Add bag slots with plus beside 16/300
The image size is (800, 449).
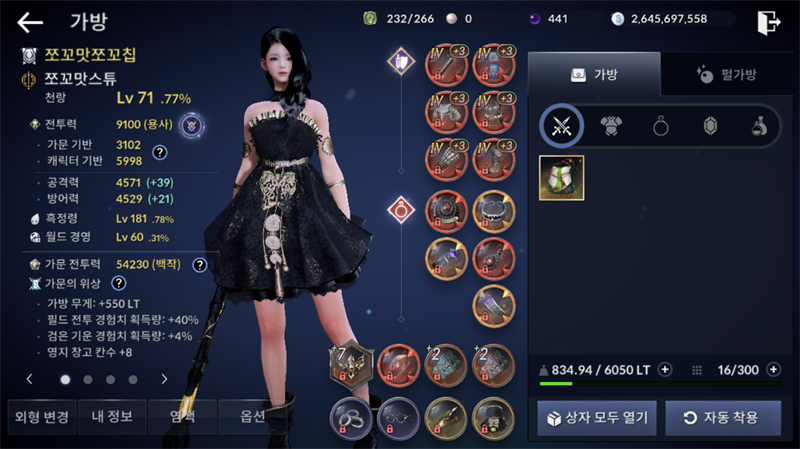pos(772,370)
